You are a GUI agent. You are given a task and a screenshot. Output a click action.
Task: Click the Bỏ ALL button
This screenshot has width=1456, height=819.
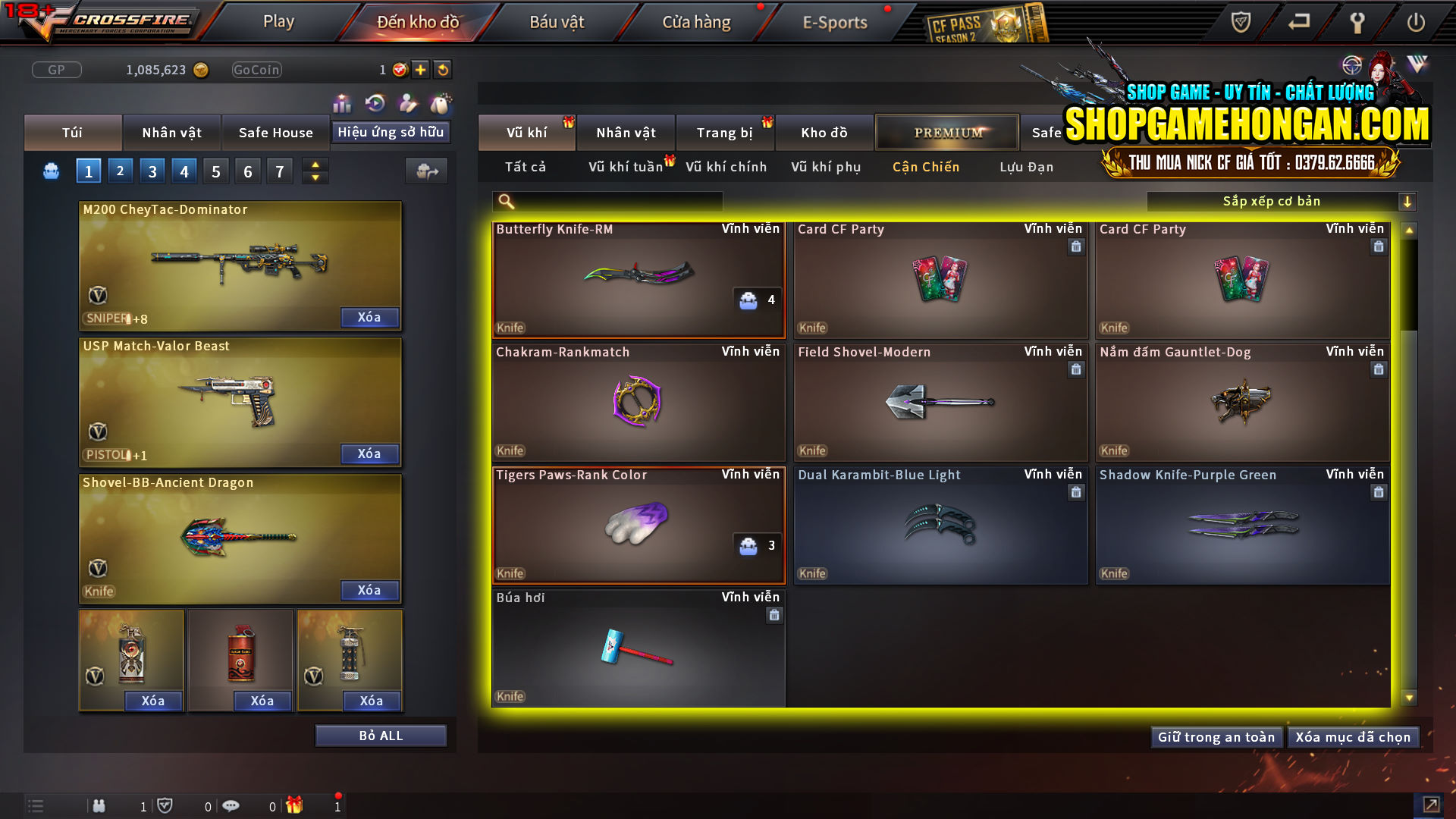pyautogui.click(x=380, y=735)
